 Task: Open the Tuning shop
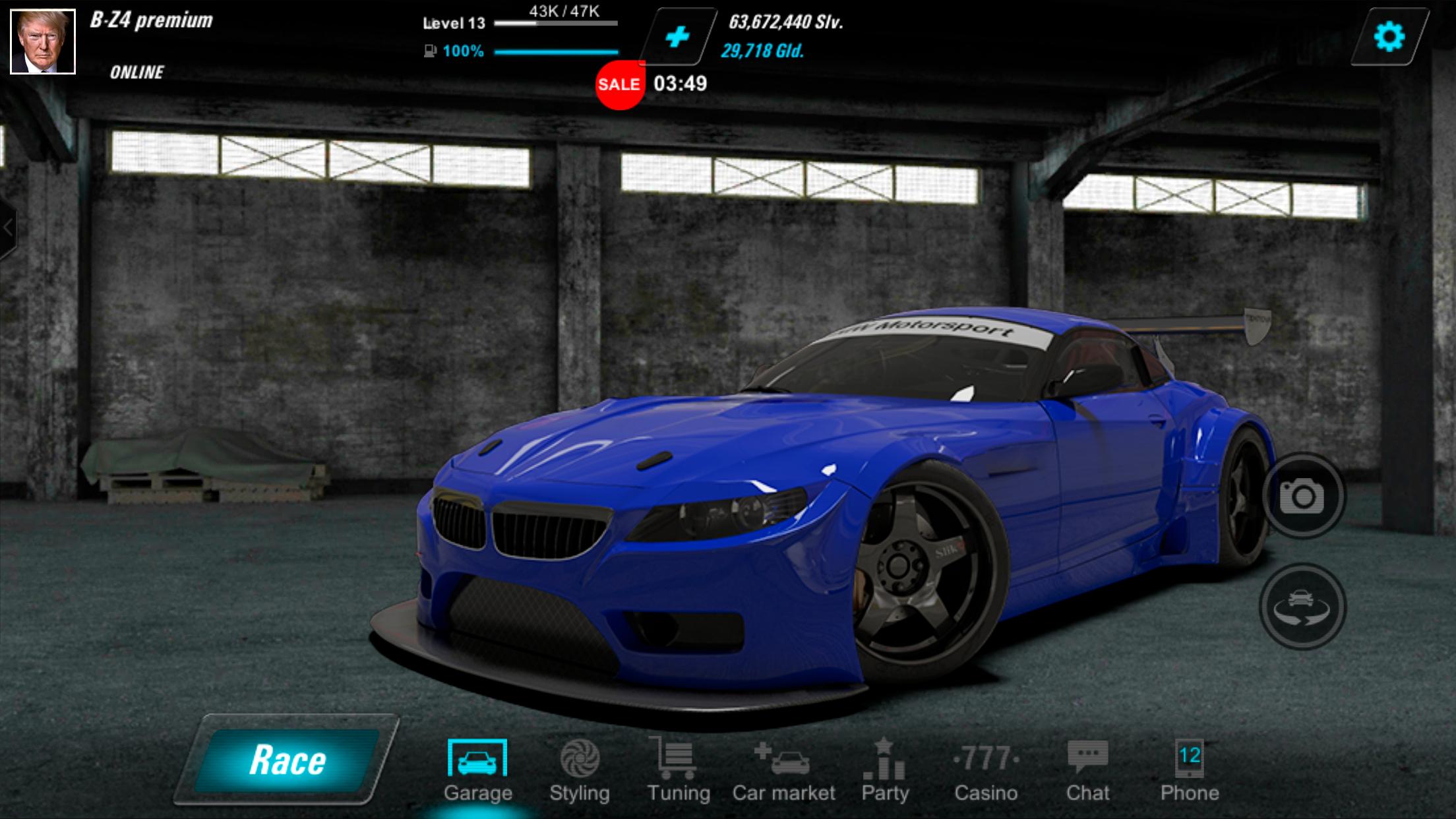coord(678,770)
